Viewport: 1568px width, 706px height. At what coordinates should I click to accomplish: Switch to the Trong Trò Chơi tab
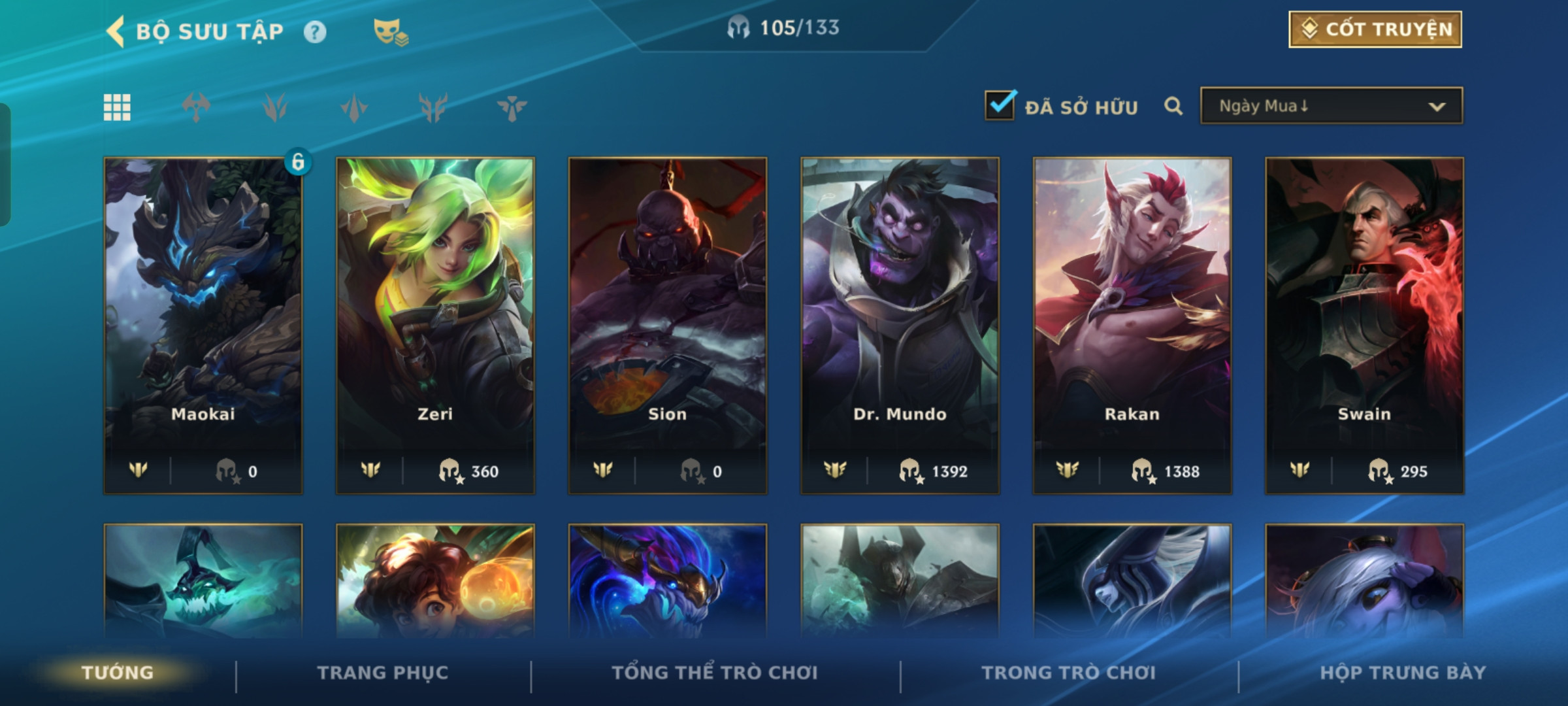point(1069,673)
